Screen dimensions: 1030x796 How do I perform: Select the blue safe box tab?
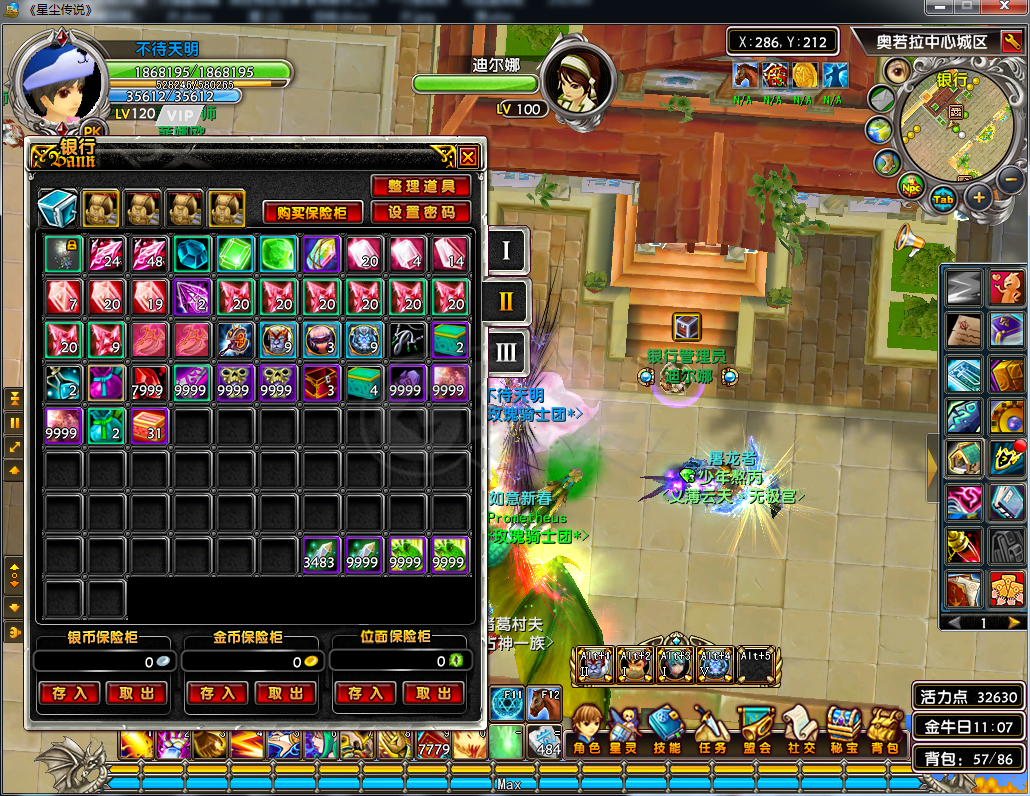click(57, 208)
